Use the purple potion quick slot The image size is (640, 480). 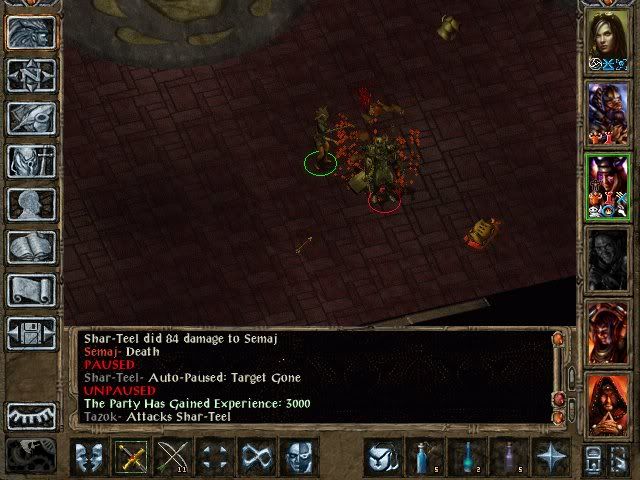508,457
